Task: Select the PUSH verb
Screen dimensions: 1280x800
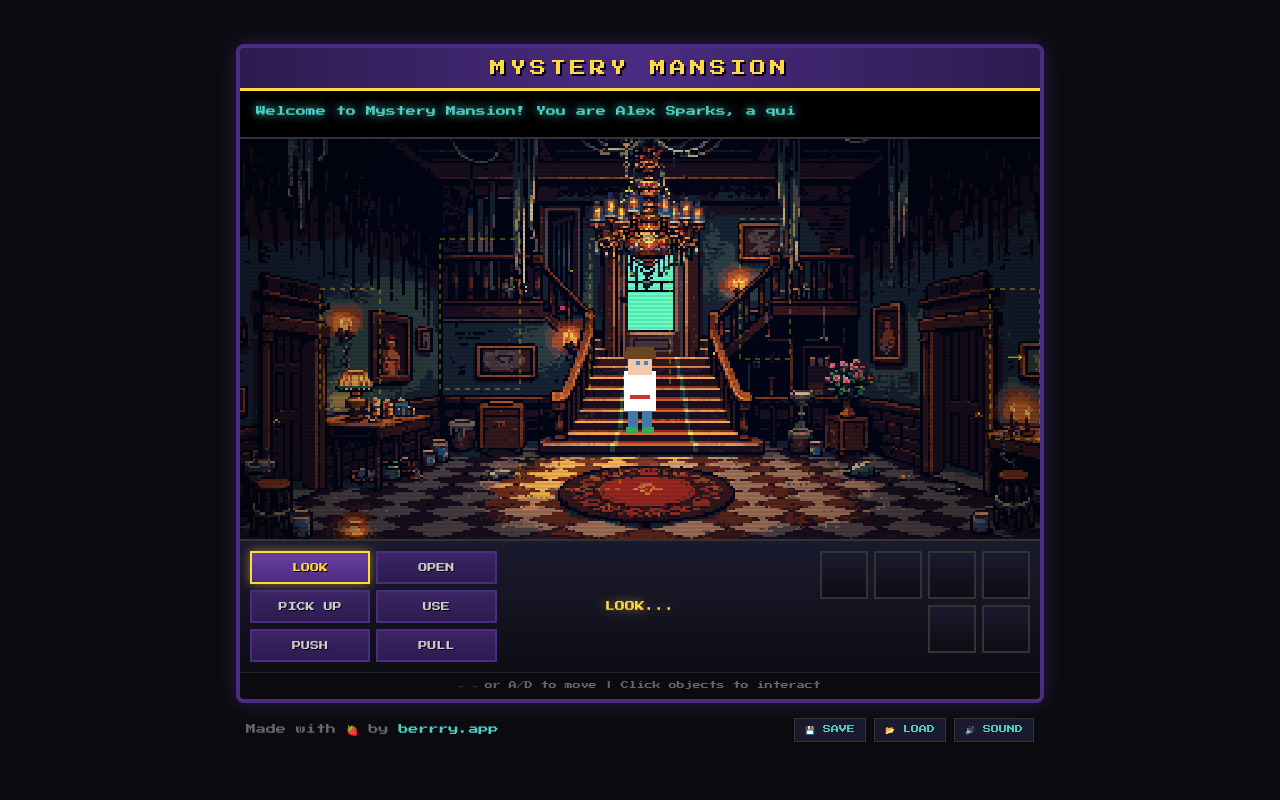Action: [309, 645]
